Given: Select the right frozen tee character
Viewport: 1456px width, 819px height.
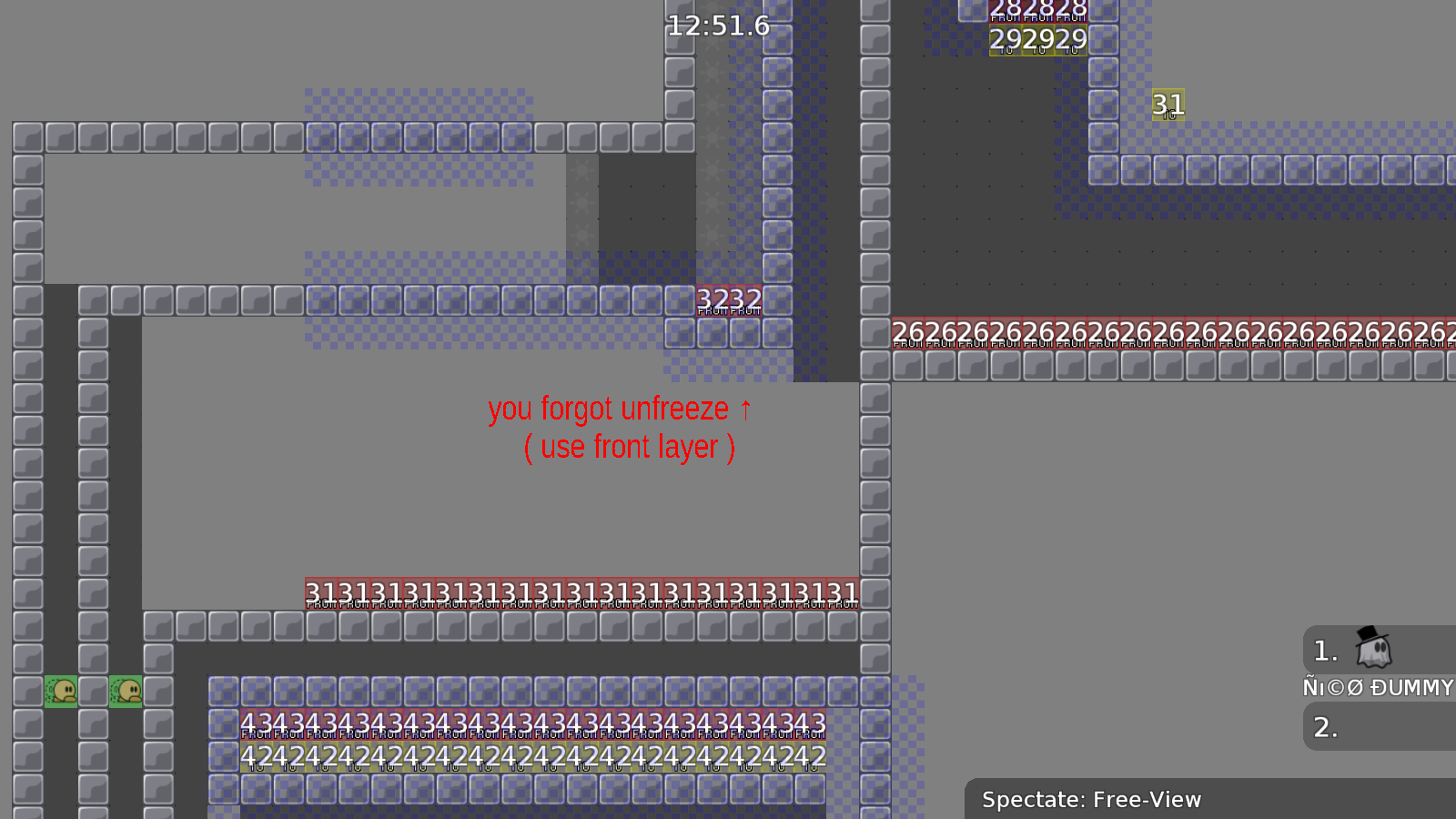Looking at the screenshot, I should point(125,690).
